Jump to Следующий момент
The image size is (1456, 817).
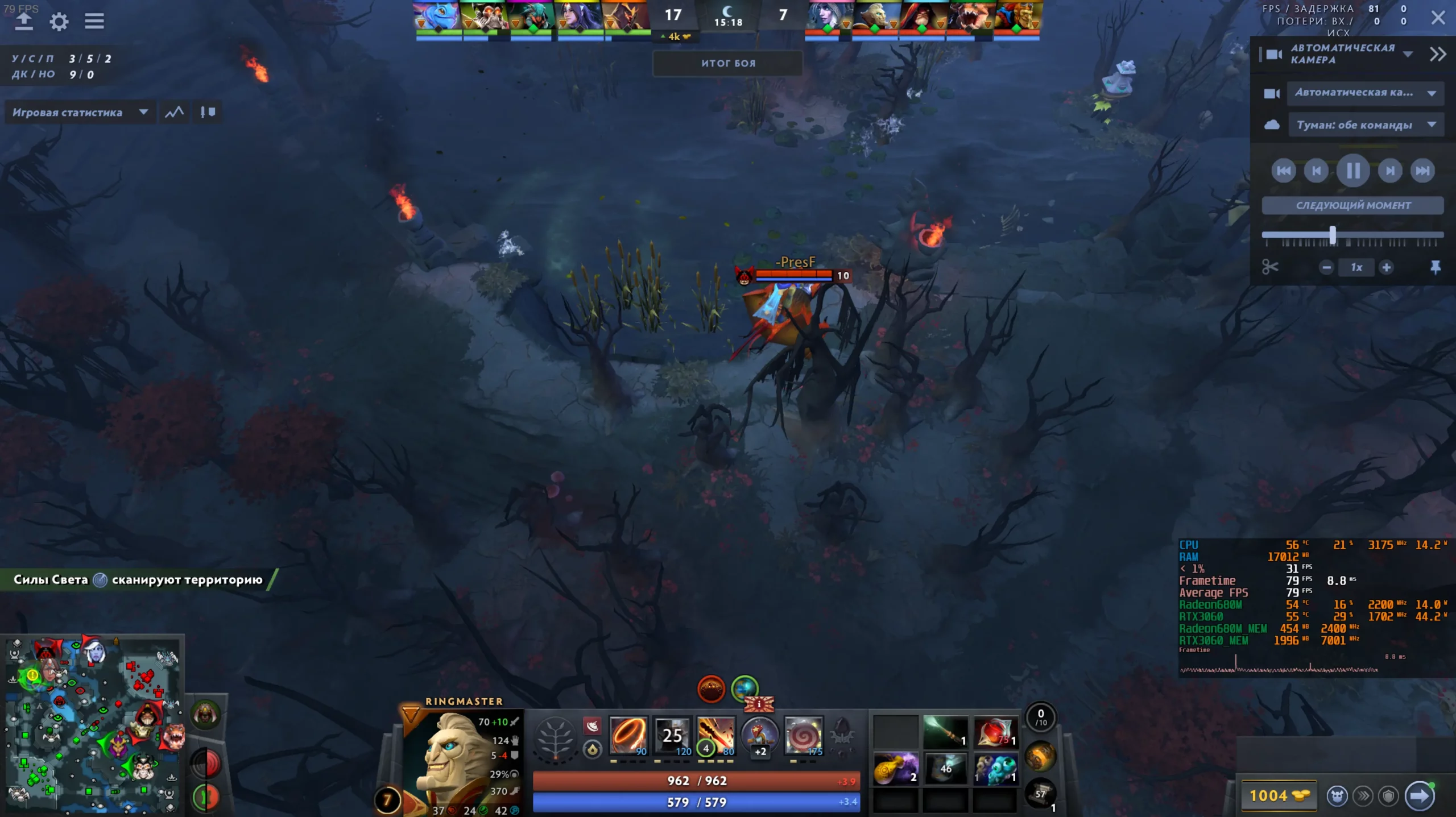coord(1352,205)
